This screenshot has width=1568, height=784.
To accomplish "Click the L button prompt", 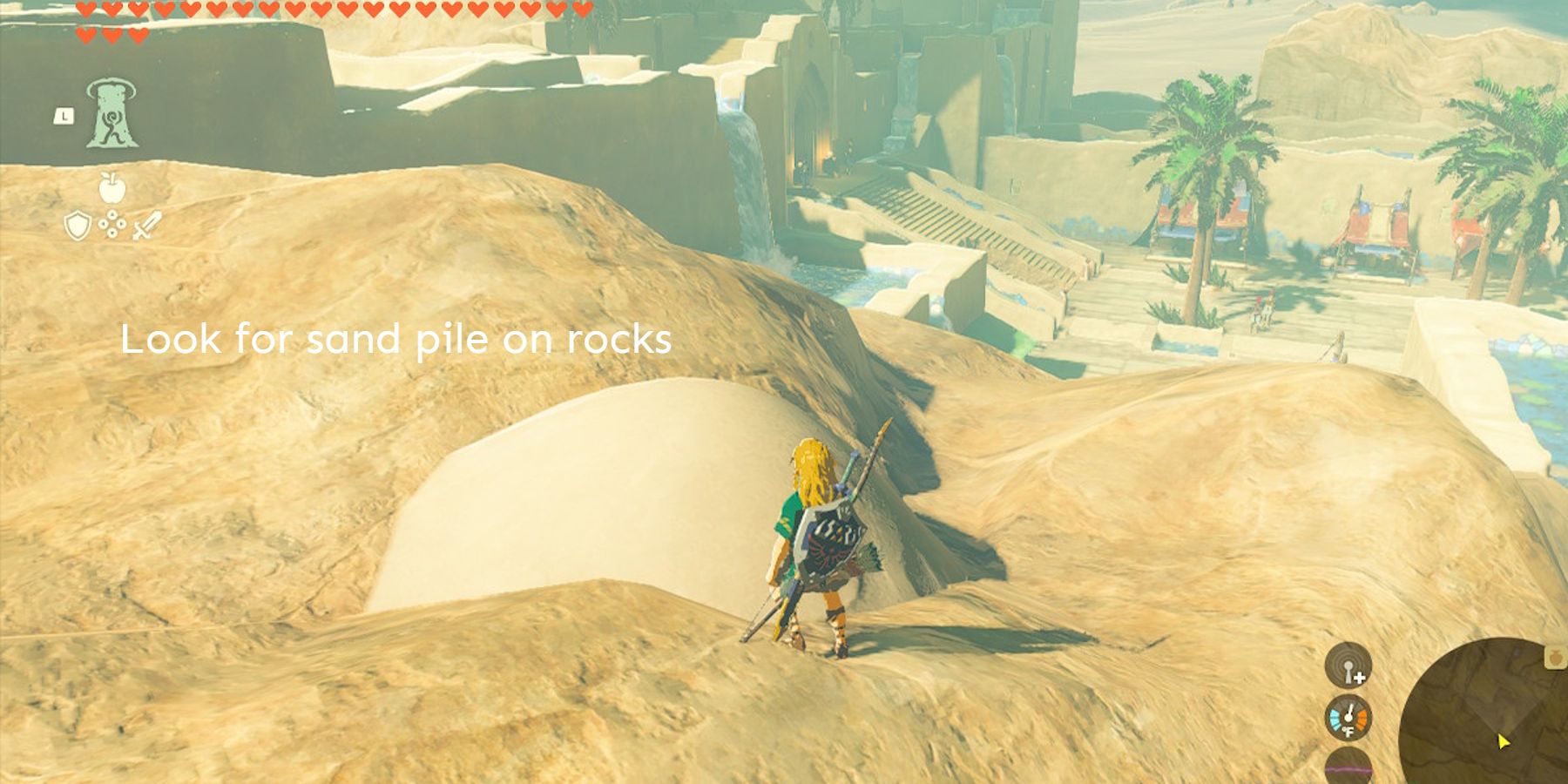I will (x=64, y=115).
